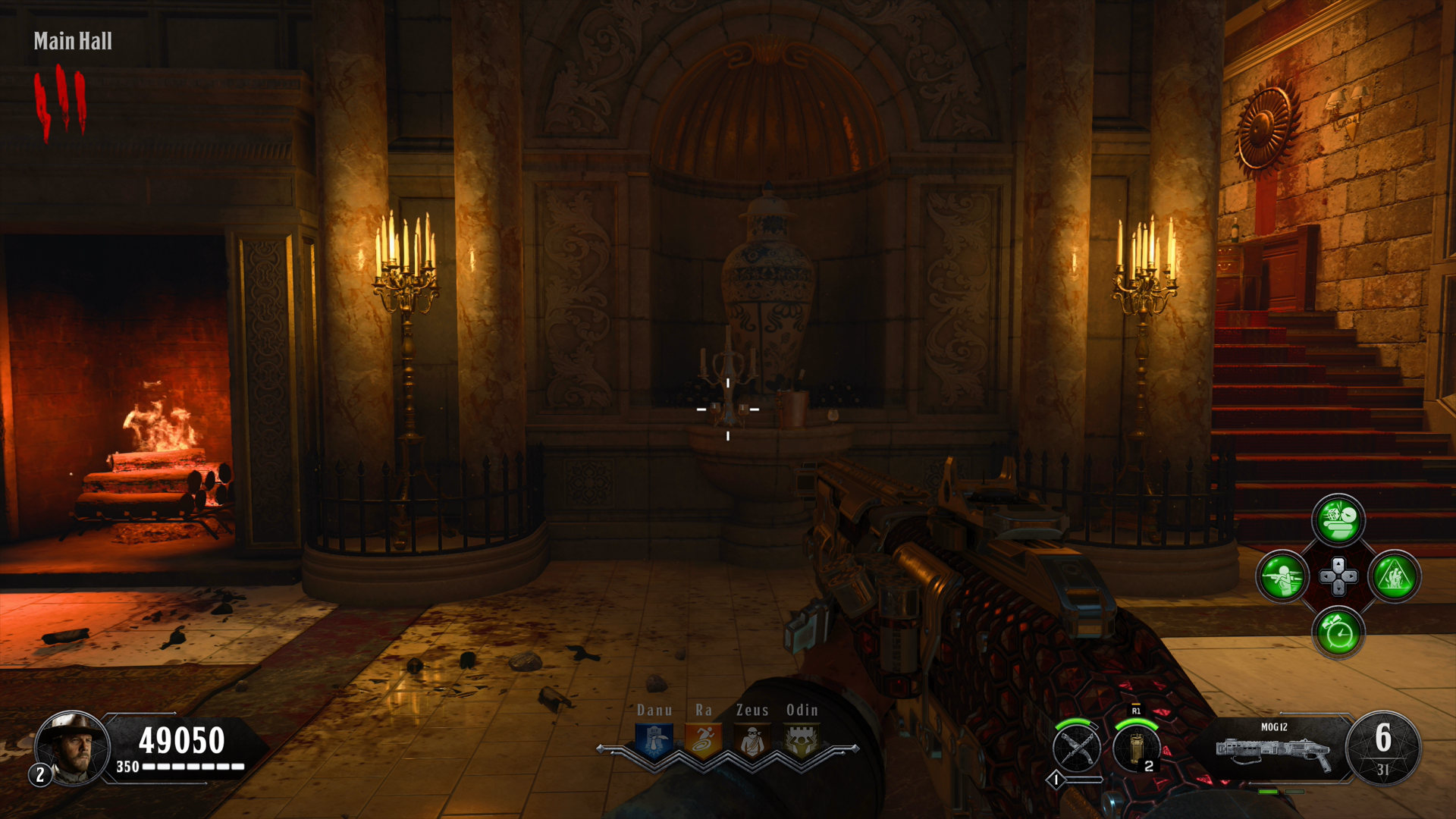
Task: Select the grenade equipment slot
Action: [1135, 748]
